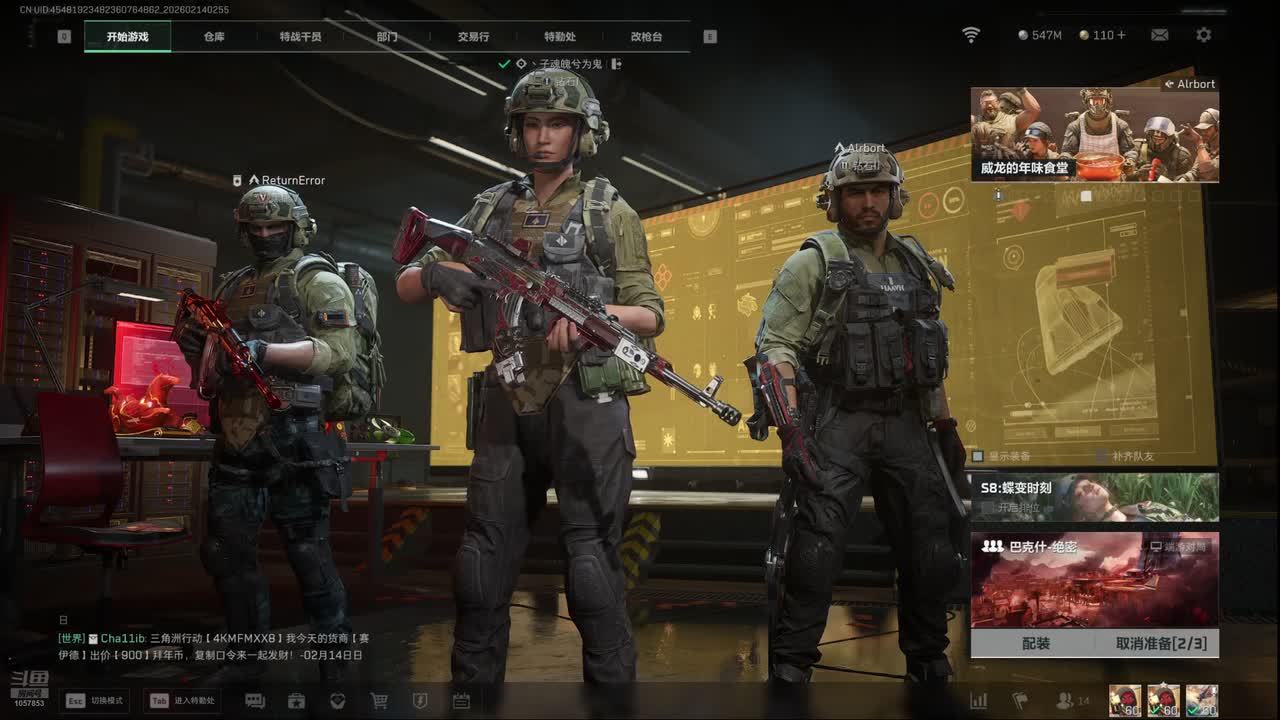This screenshot has width=1280, height=720.
Task: Open the calendar events icon
Action: coord(461,701)
